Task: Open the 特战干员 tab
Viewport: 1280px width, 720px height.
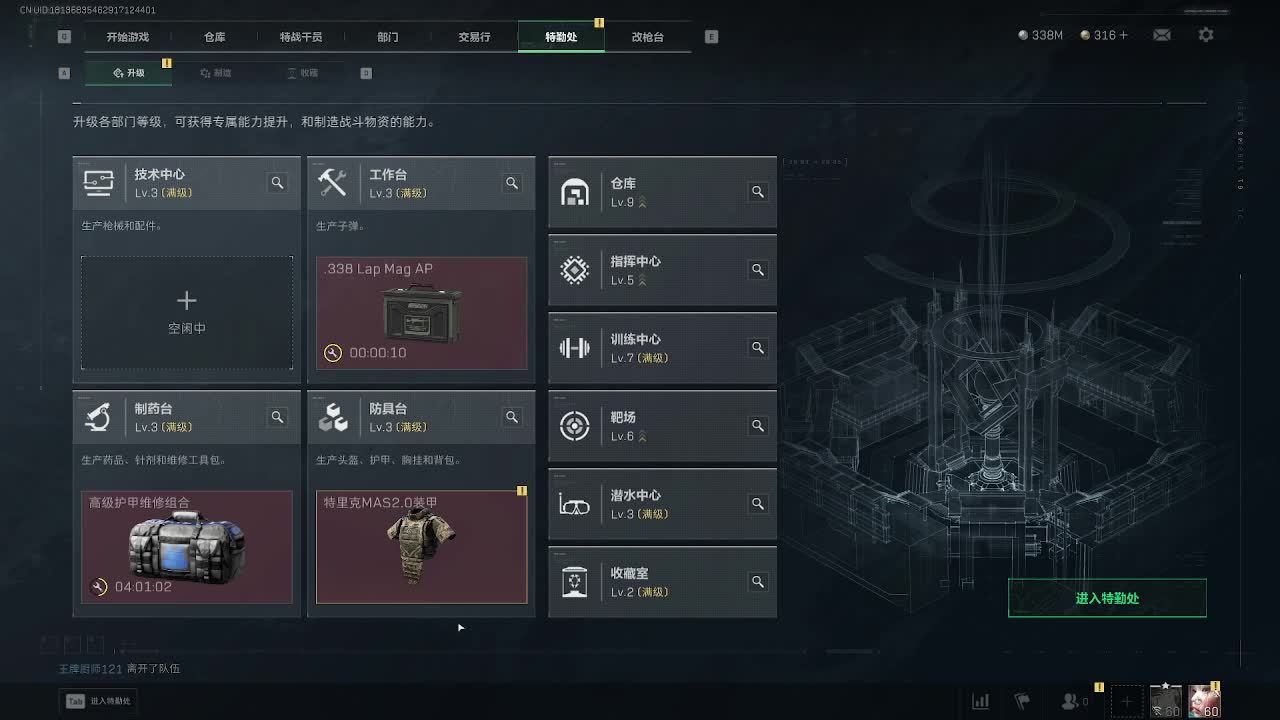Action: click(x=301, y=37)
